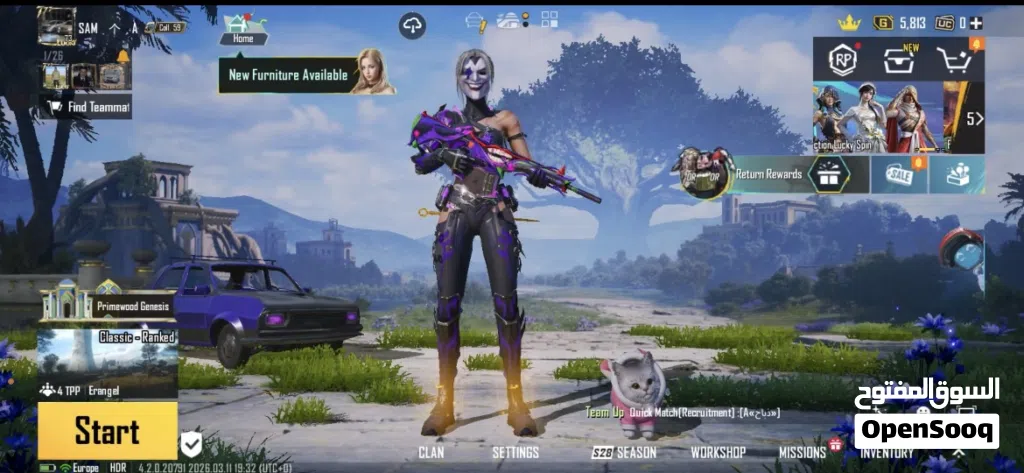
Task: Tap the yellow Start button
Action: tap(107, 431)
